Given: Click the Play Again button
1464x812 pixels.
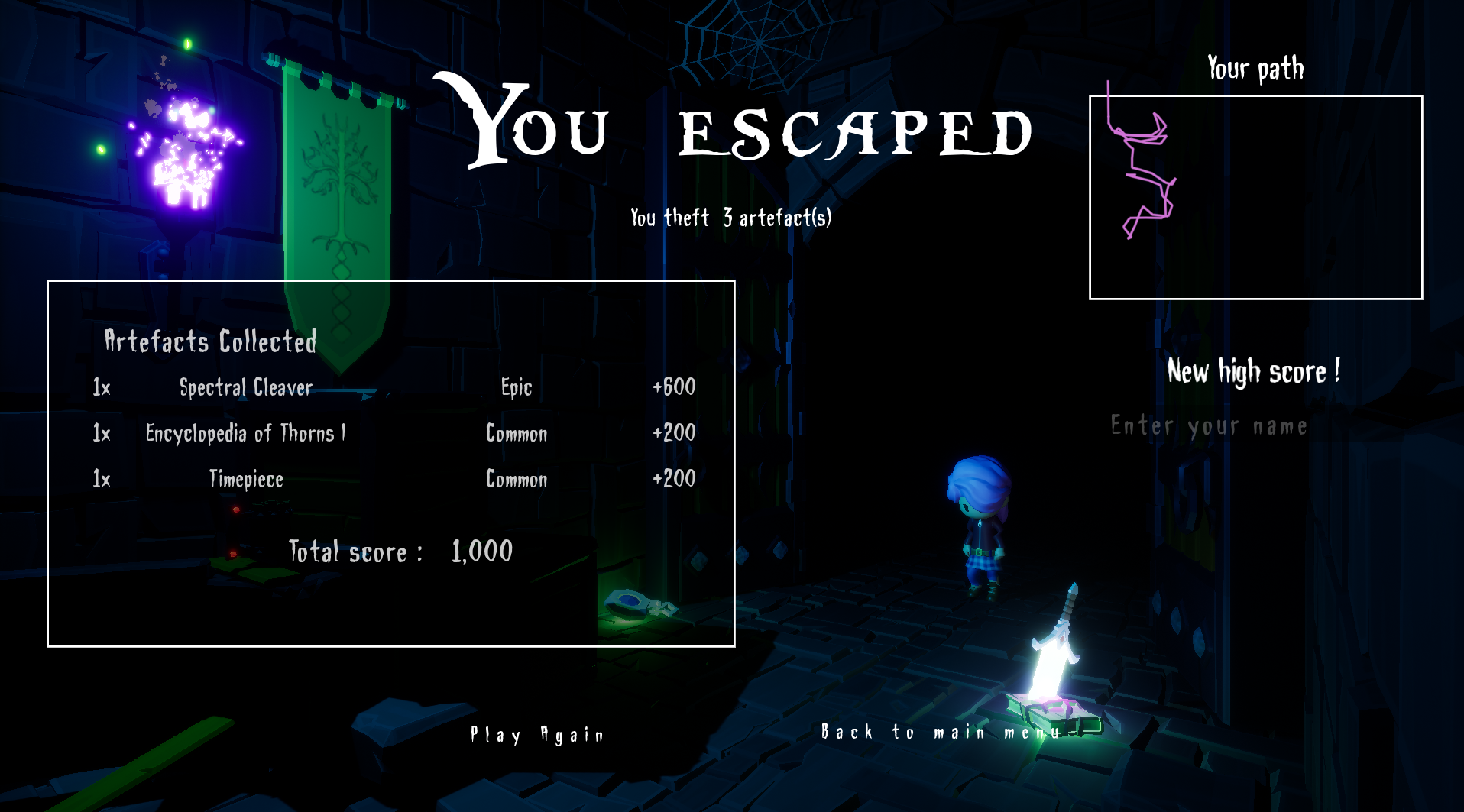Looking at the screenshot, I should (537, 735).
